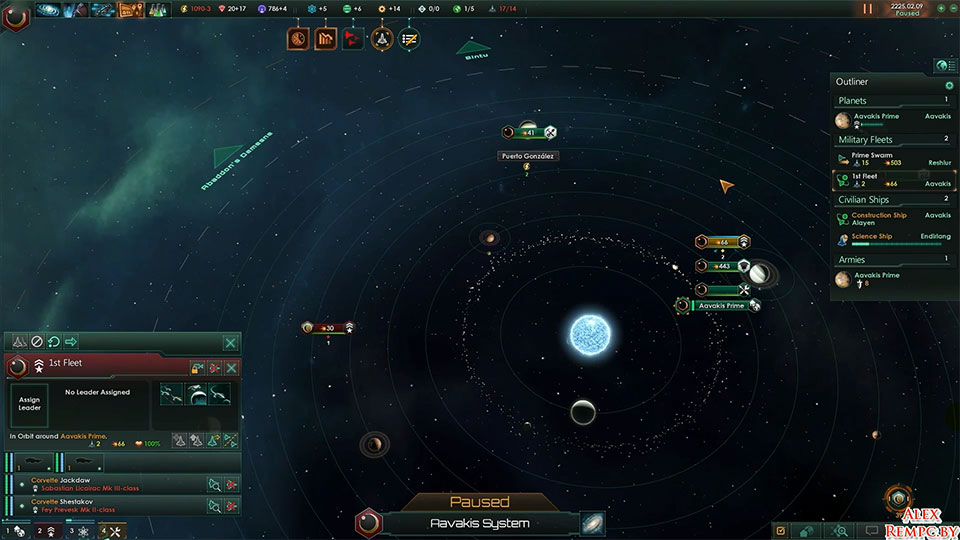Click the pause button by the date
Screen dimensions: 960x540
866,9
